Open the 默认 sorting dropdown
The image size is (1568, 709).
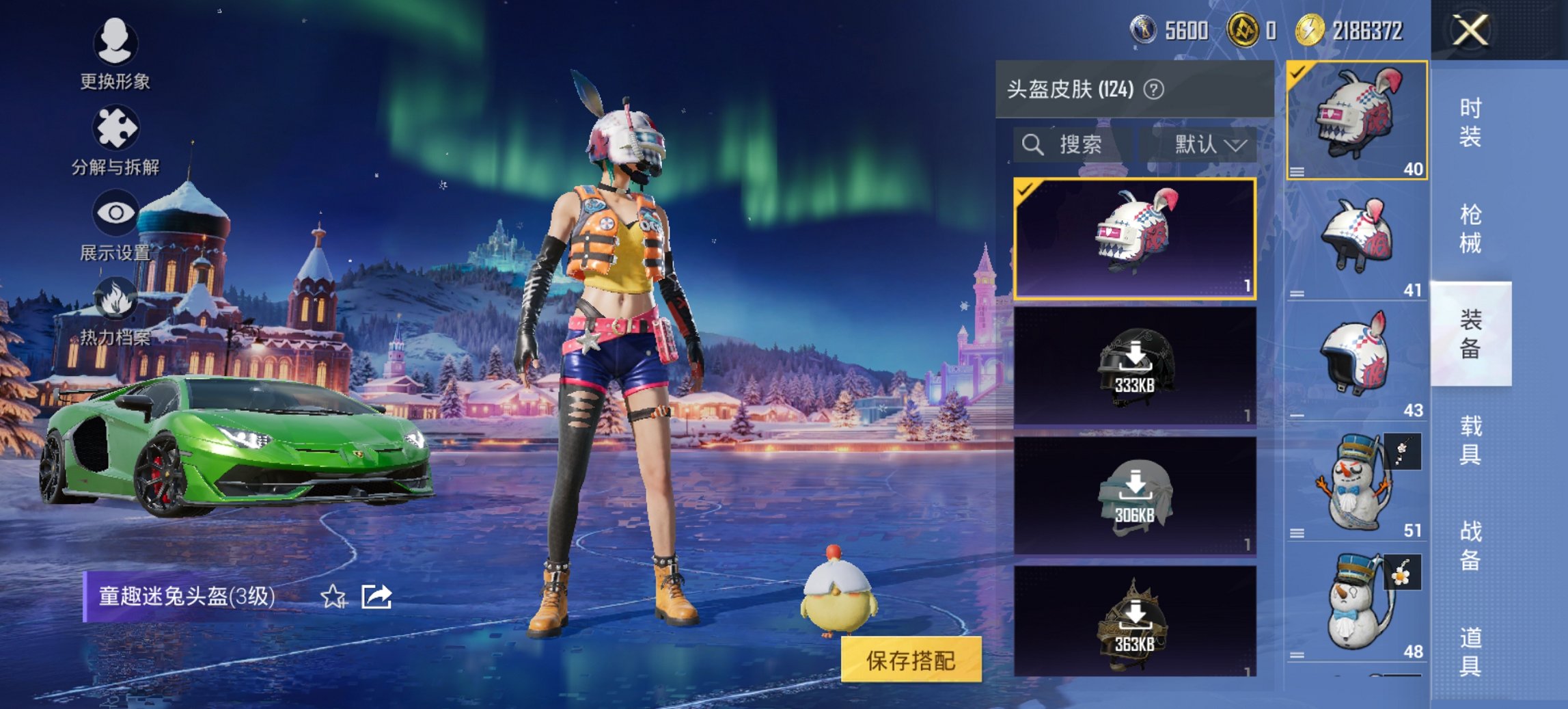click(1208, 144)
